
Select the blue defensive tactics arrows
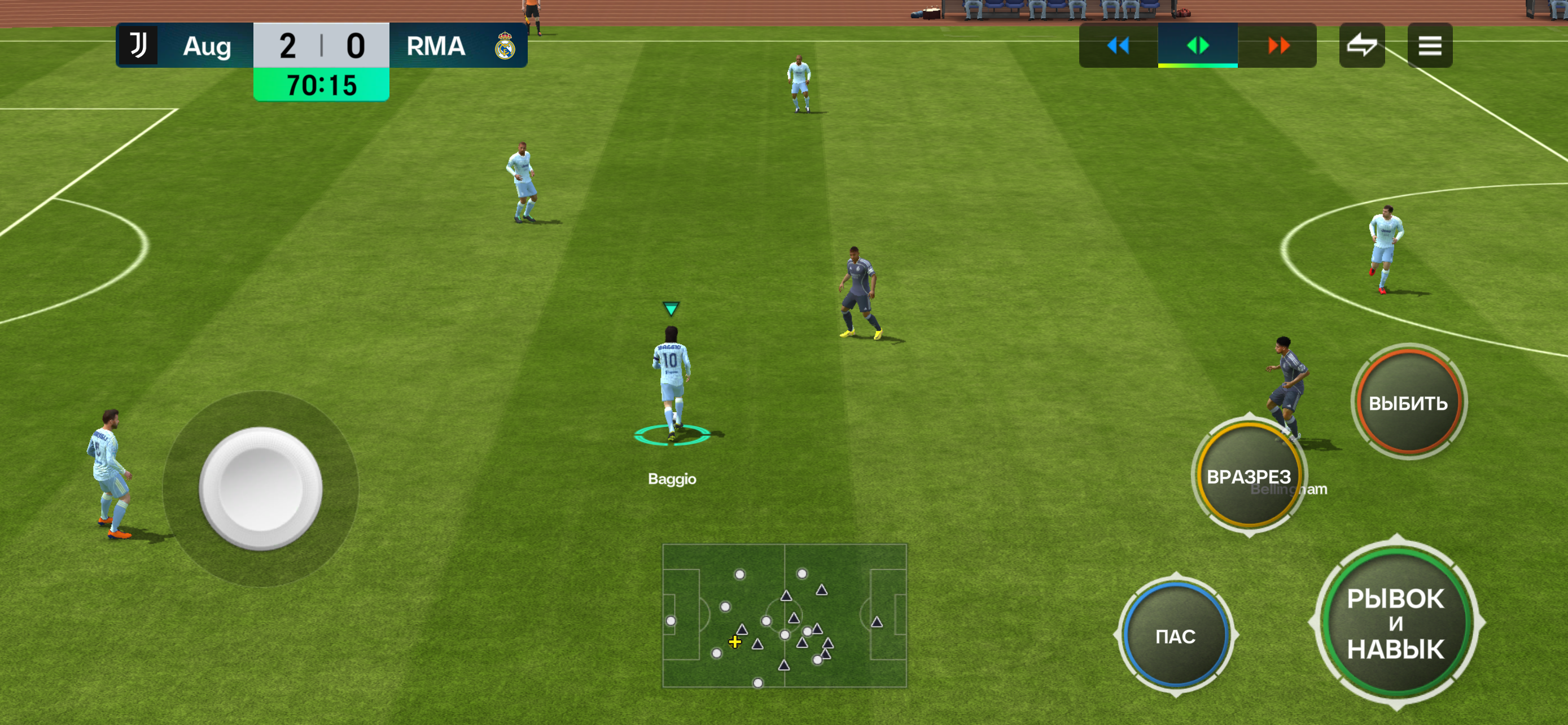pos(1118,46)
